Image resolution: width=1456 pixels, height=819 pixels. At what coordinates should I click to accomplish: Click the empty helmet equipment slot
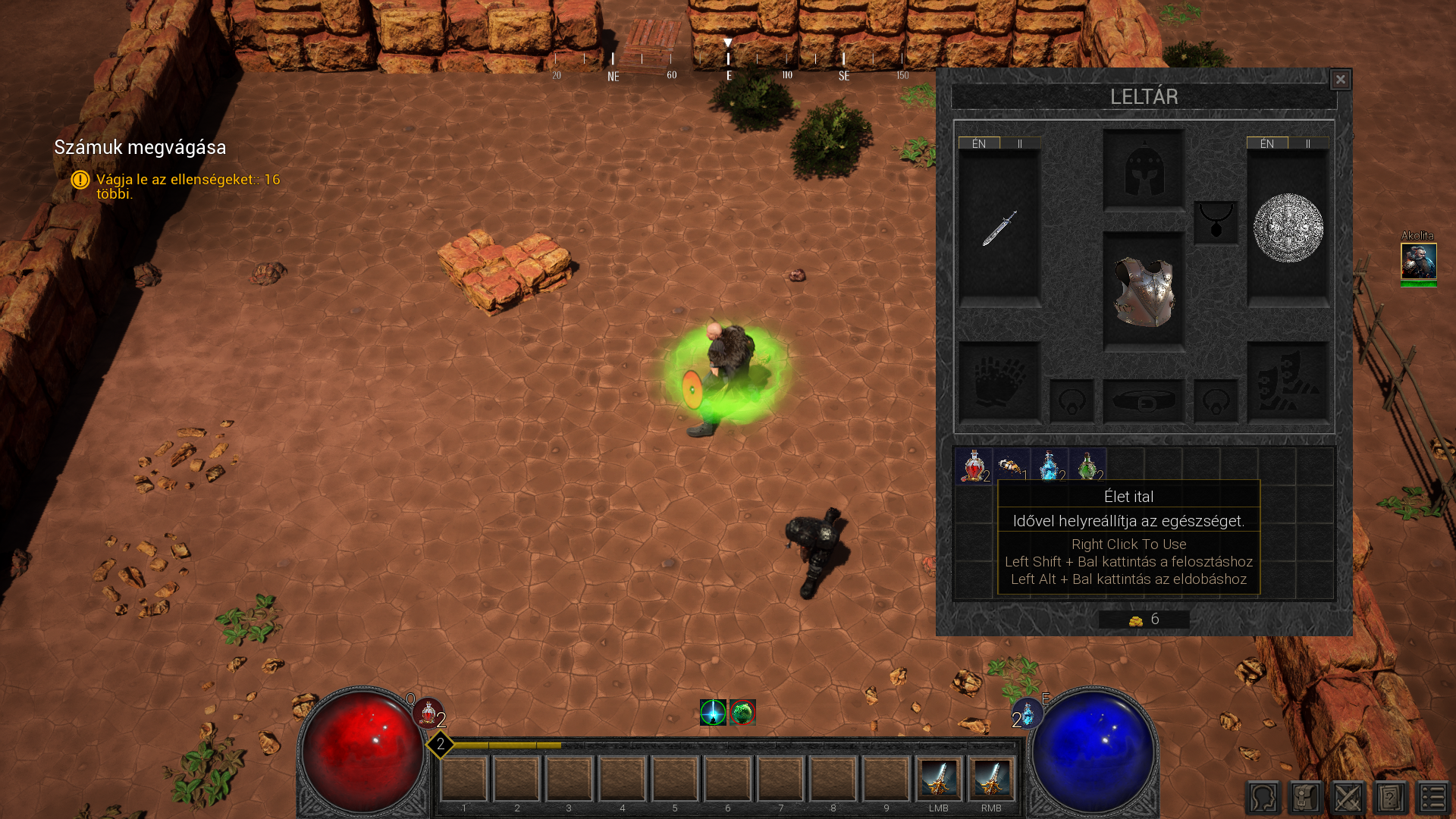[x=1144, y=170]
